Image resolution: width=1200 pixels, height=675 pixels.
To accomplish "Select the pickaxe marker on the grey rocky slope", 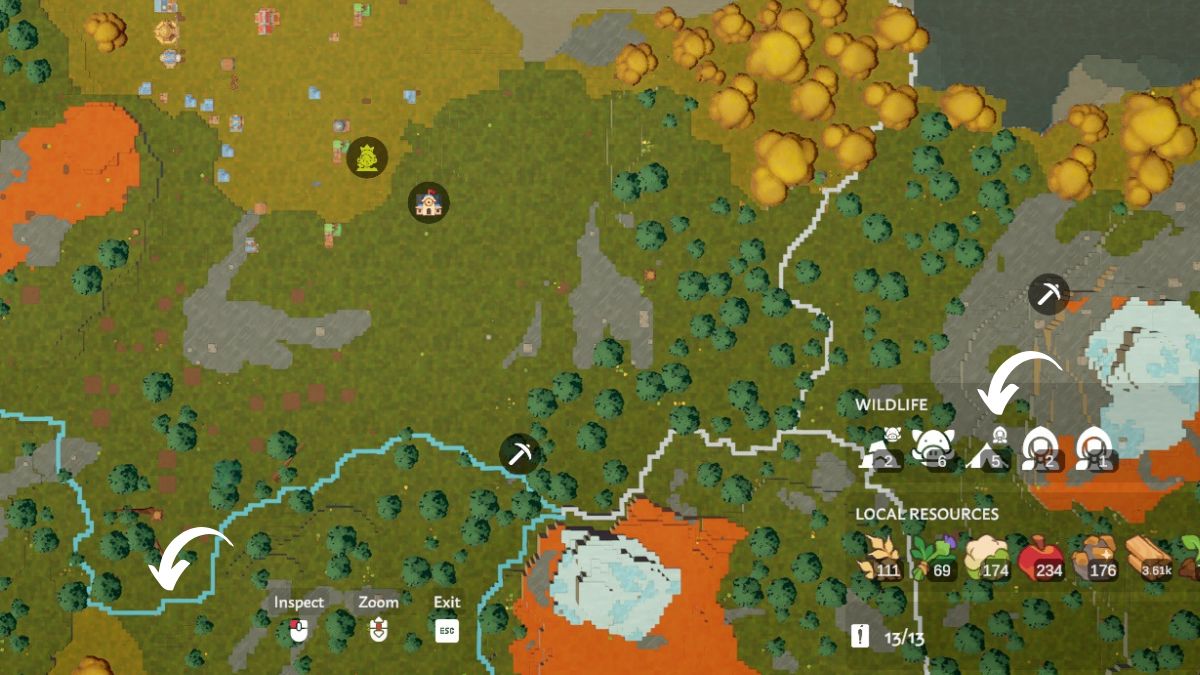I will (x=1048, y=294).
